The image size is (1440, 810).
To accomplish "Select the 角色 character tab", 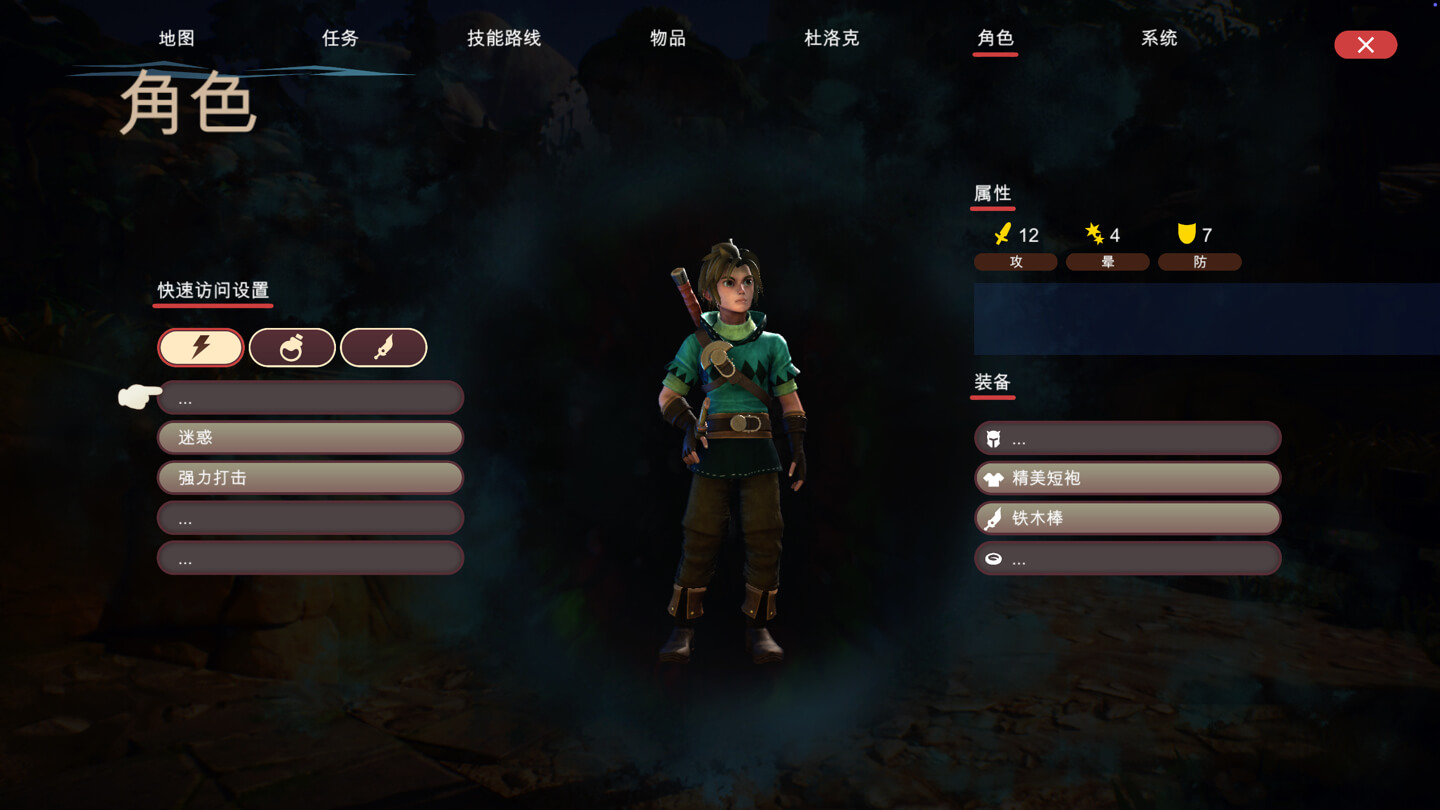I will 995,38.
